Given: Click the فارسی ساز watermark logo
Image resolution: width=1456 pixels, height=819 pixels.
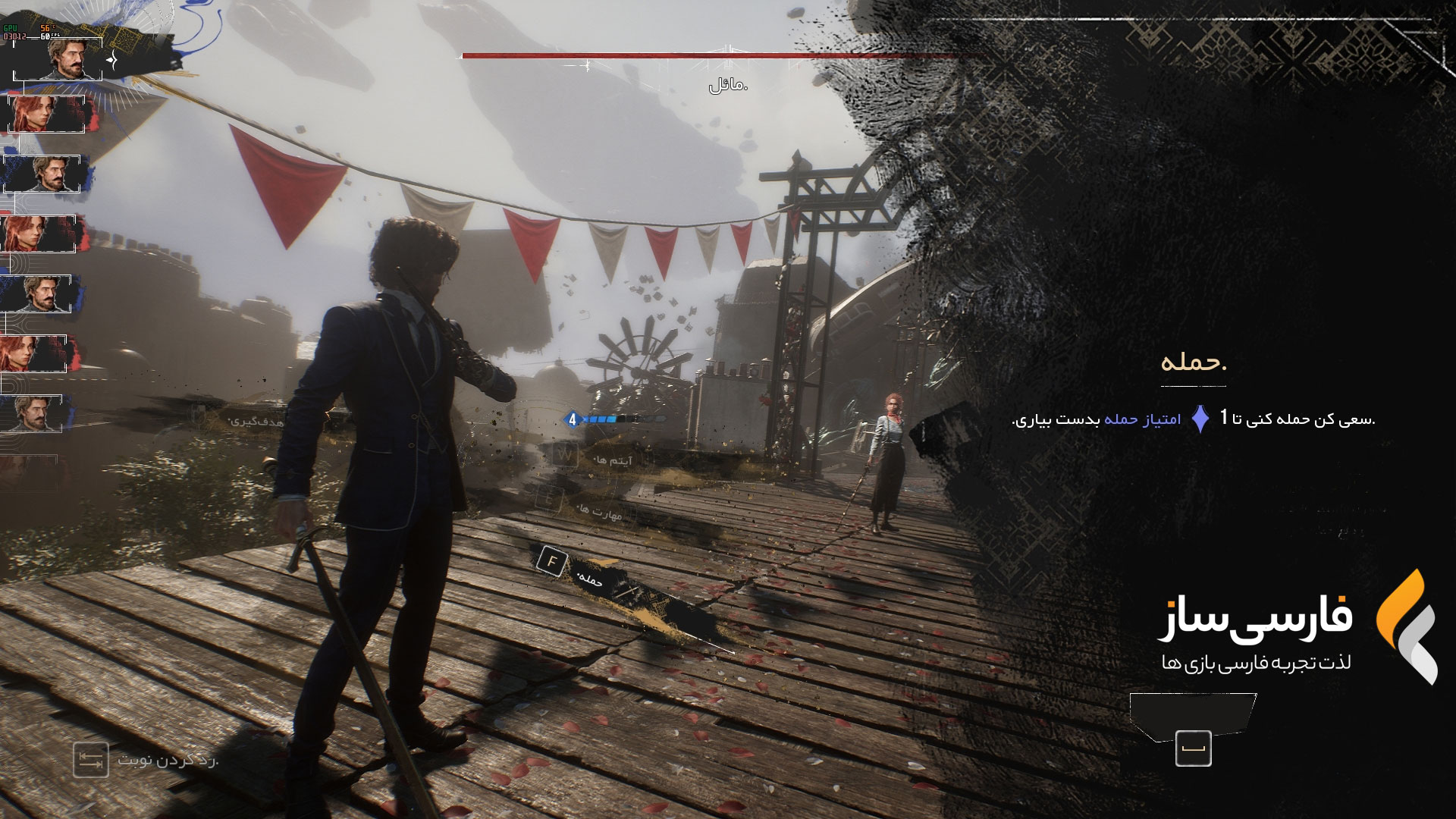Looking at the screenshot, I should [1407, 626].
